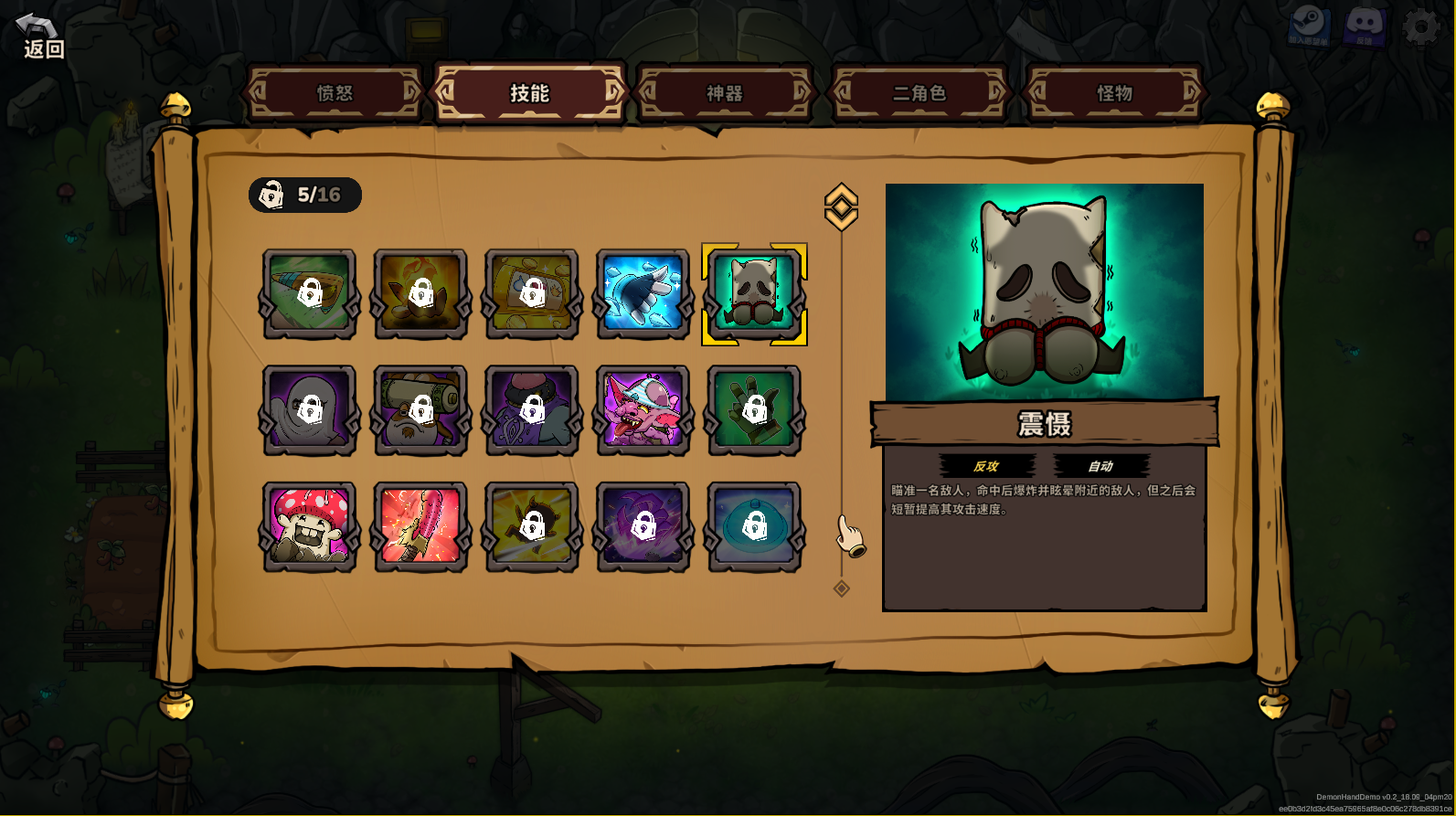Open the Discord feedback button

1364,27
